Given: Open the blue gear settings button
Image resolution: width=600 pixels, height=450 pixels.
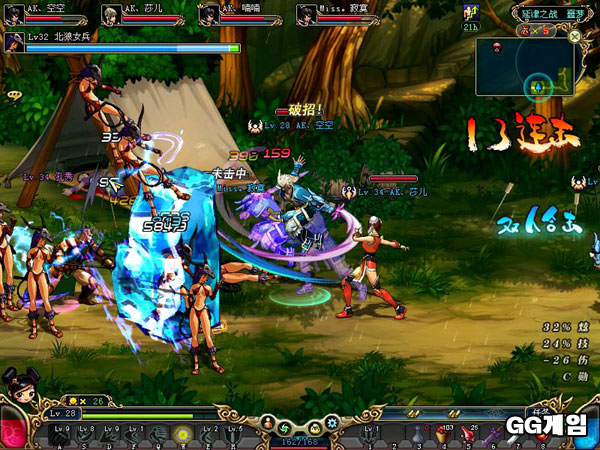Looking at the screenshot, I should pyautogui.click(x=331, y=423).
